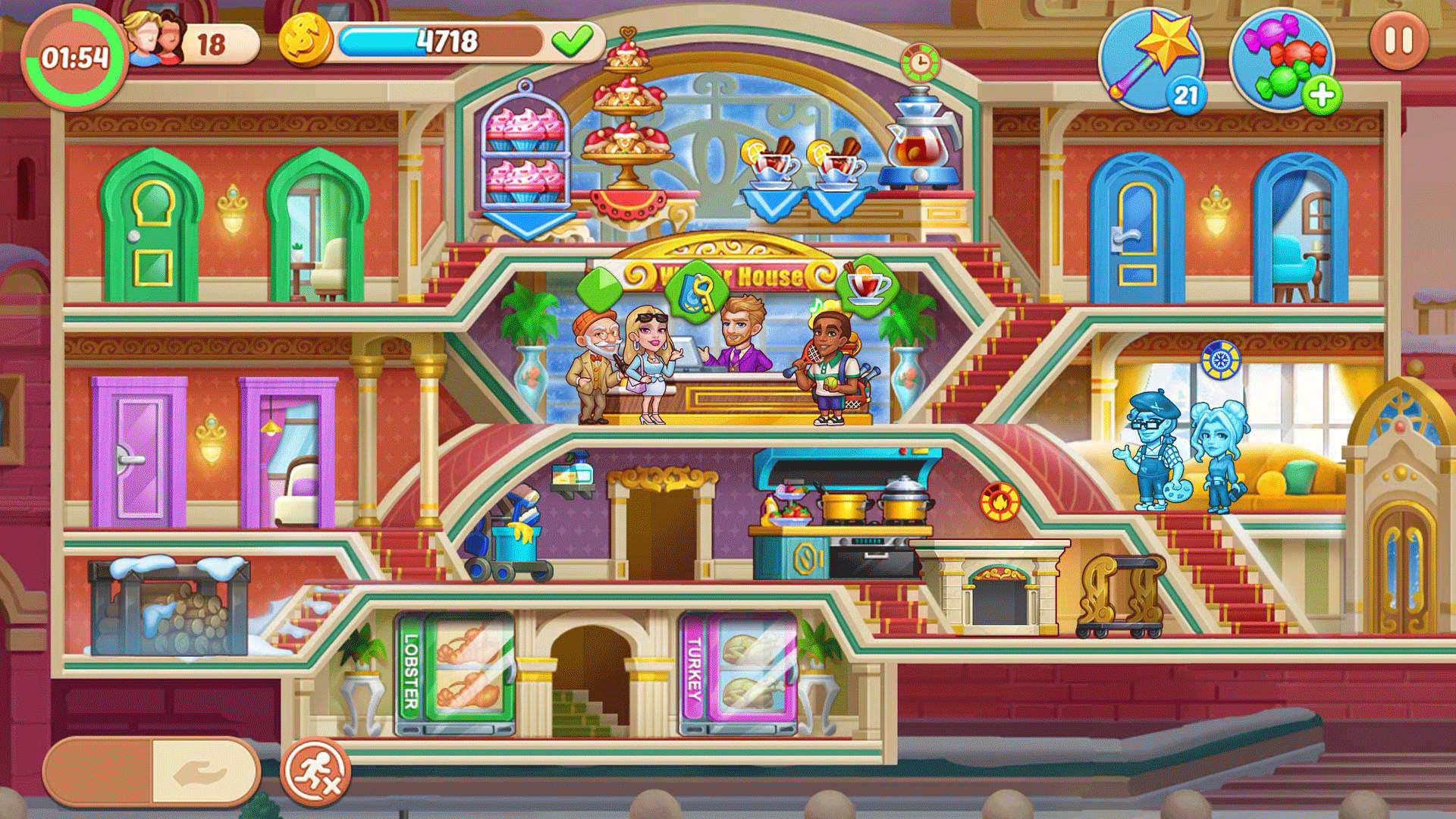Click the snowflake token above the lounge
1456x819 pixels.
tap(1220, 360)
